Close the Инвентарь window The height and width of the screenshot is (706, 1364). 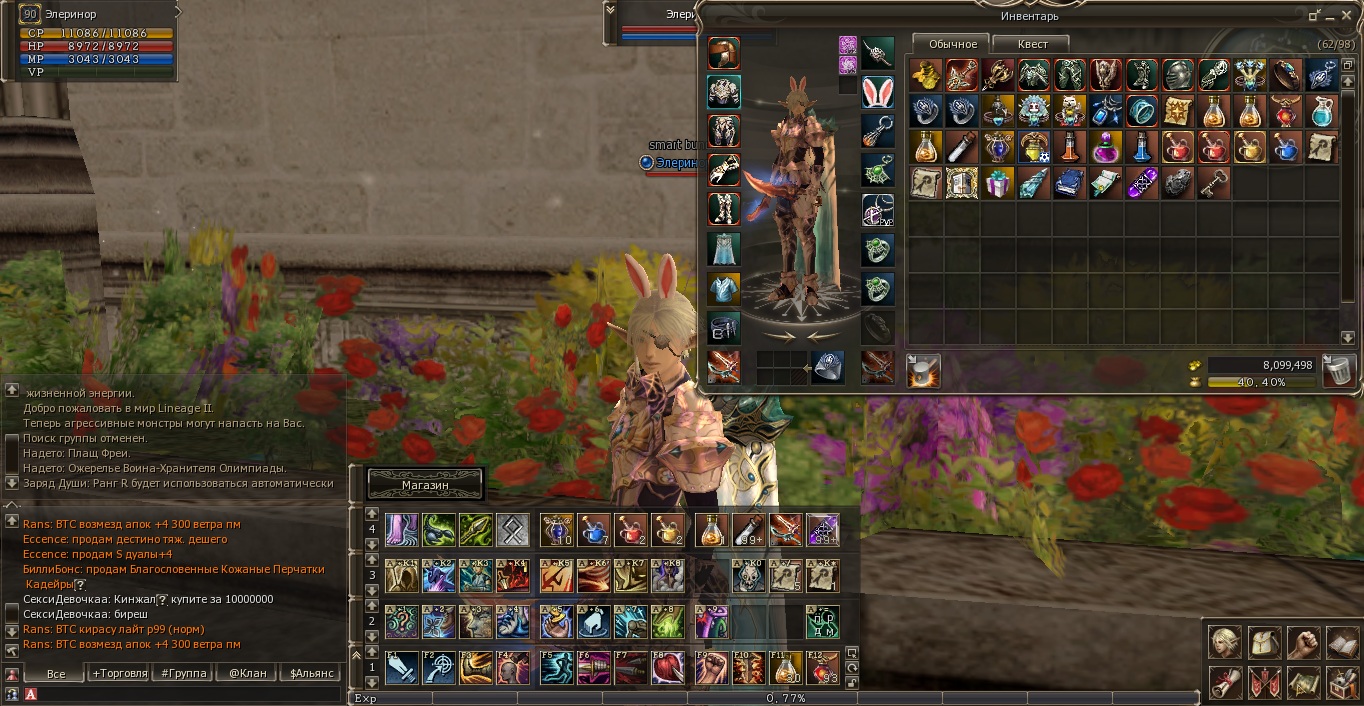[x=1345, y=16]
